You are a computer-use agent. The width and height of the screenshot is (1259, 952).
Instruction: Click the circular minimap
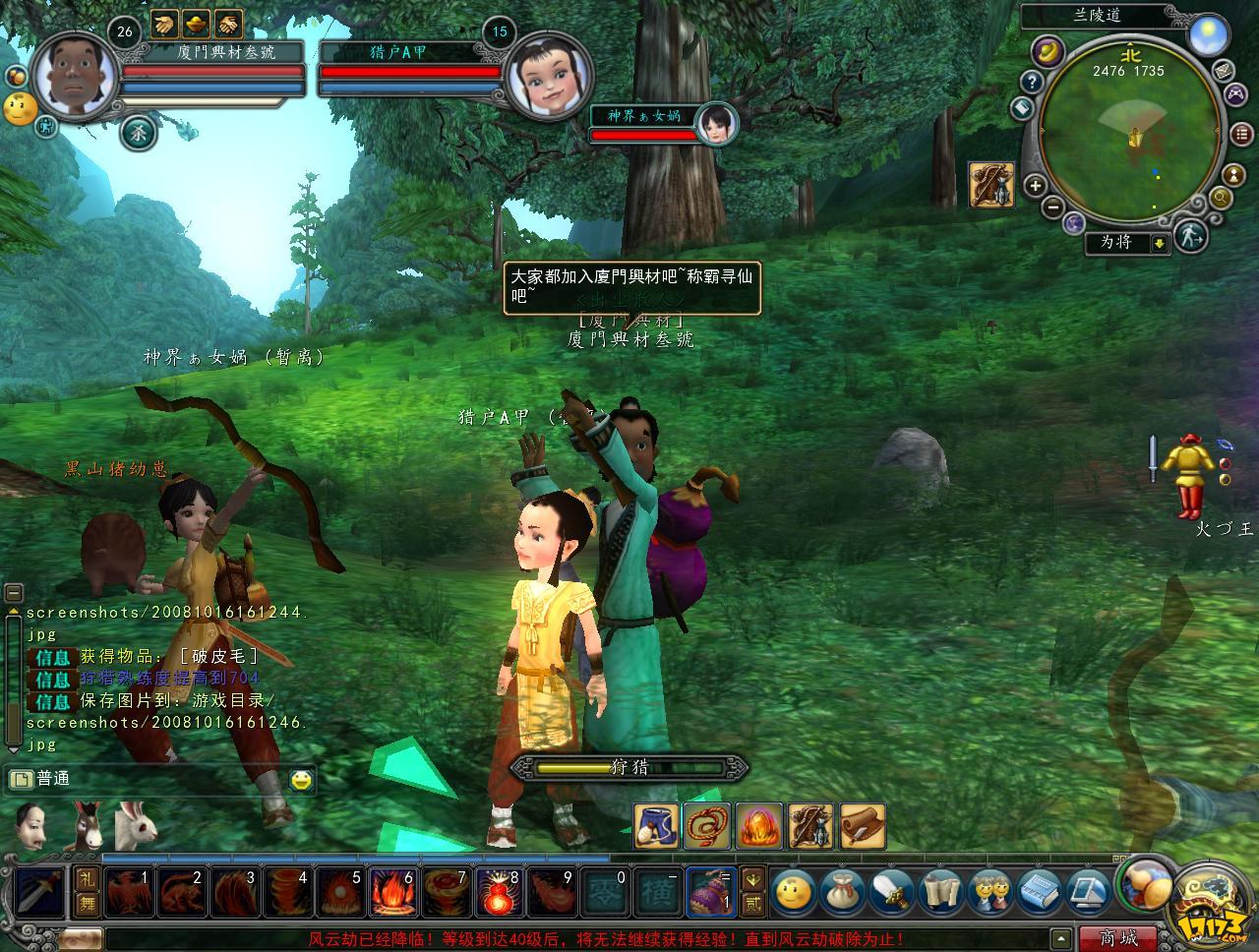click(1131, 138)
